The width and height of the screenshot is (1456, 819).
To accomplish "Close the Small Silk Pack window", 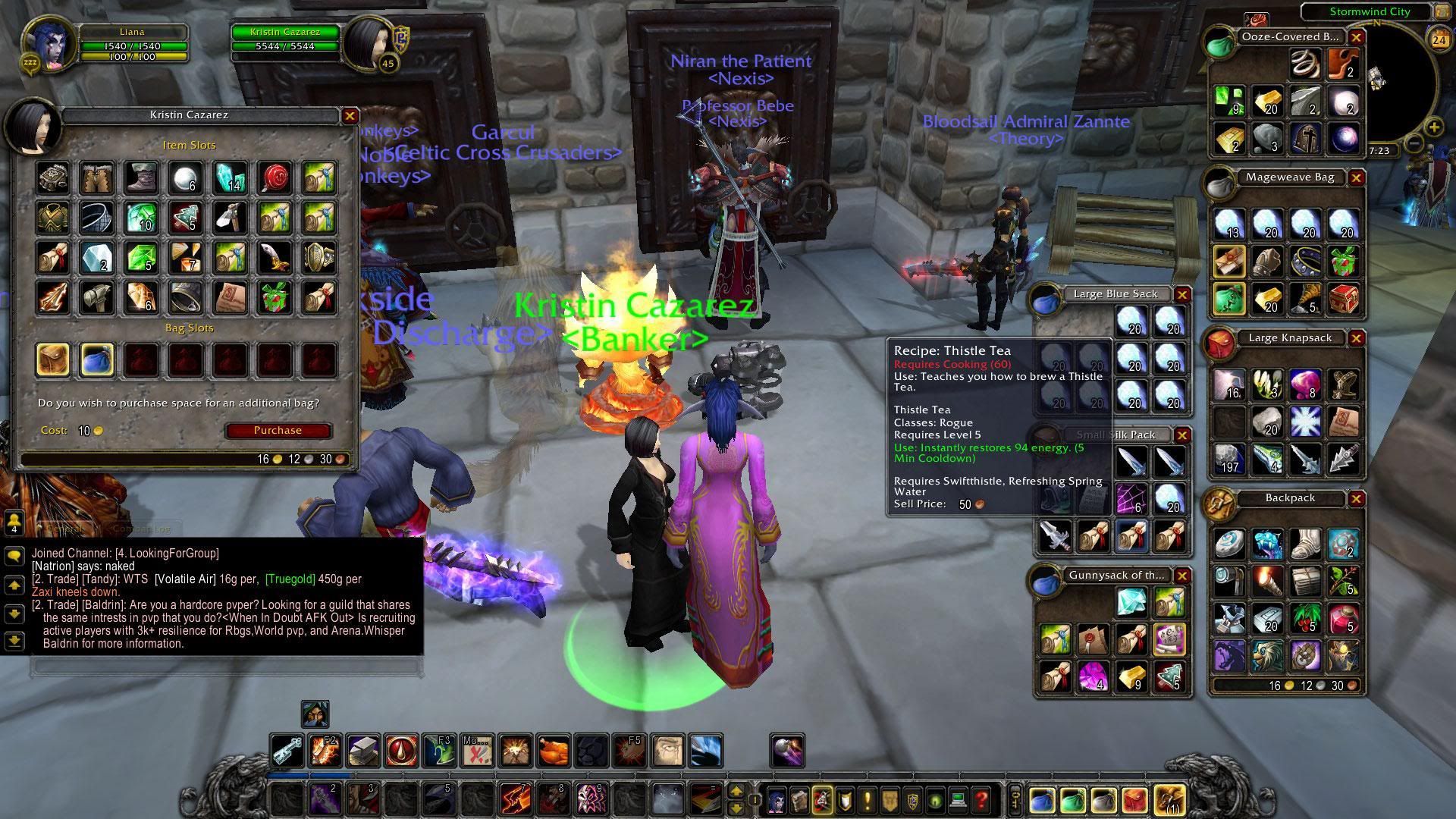I will point(1181,435).
